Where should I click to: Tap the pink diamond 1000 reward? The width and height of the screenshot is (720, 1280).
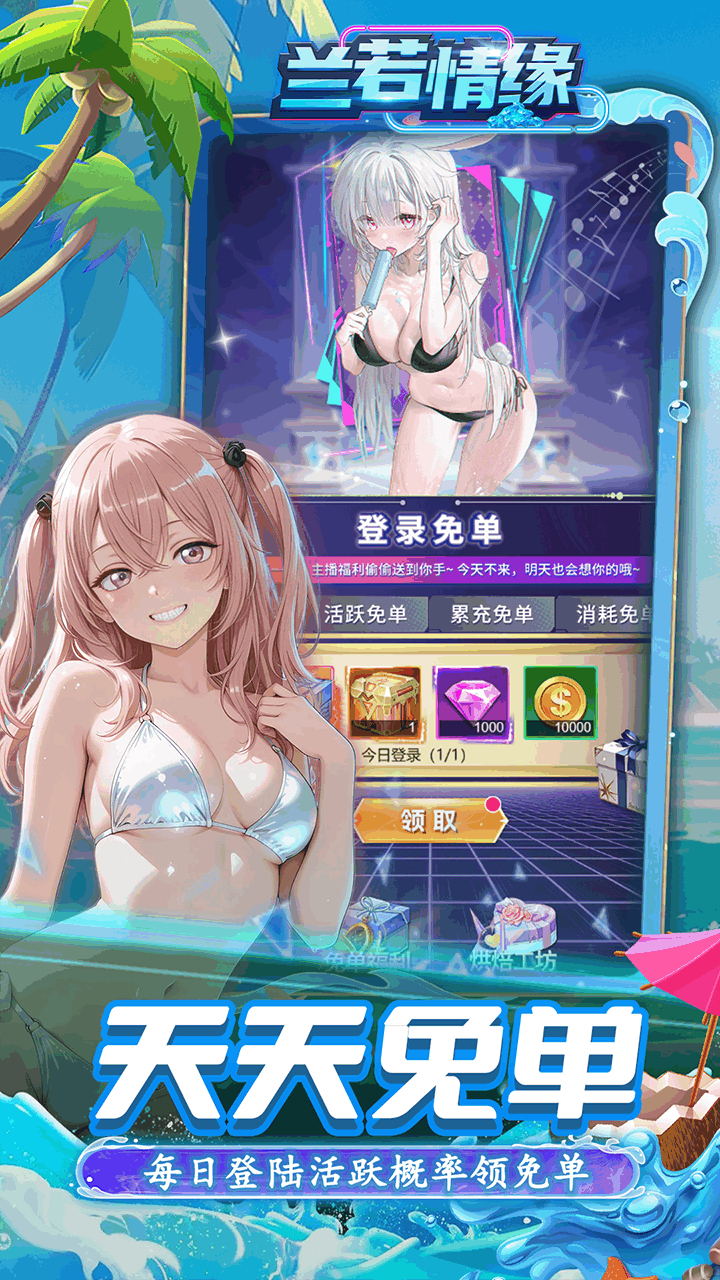471,702
